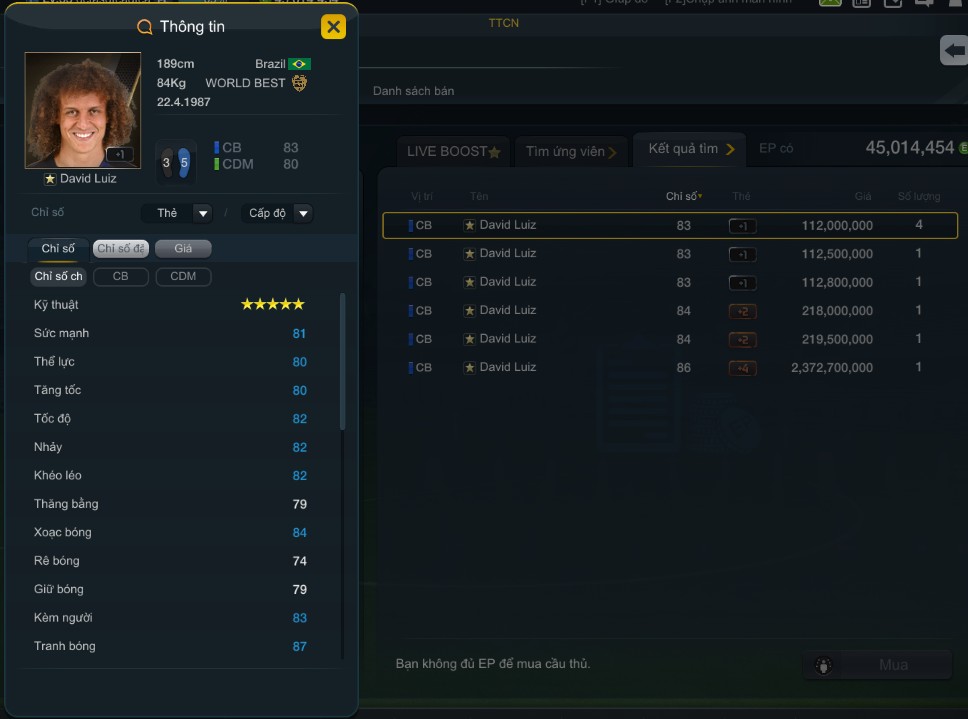Select the Chỉ số tab
968x719 pixels.
[58, 248]
